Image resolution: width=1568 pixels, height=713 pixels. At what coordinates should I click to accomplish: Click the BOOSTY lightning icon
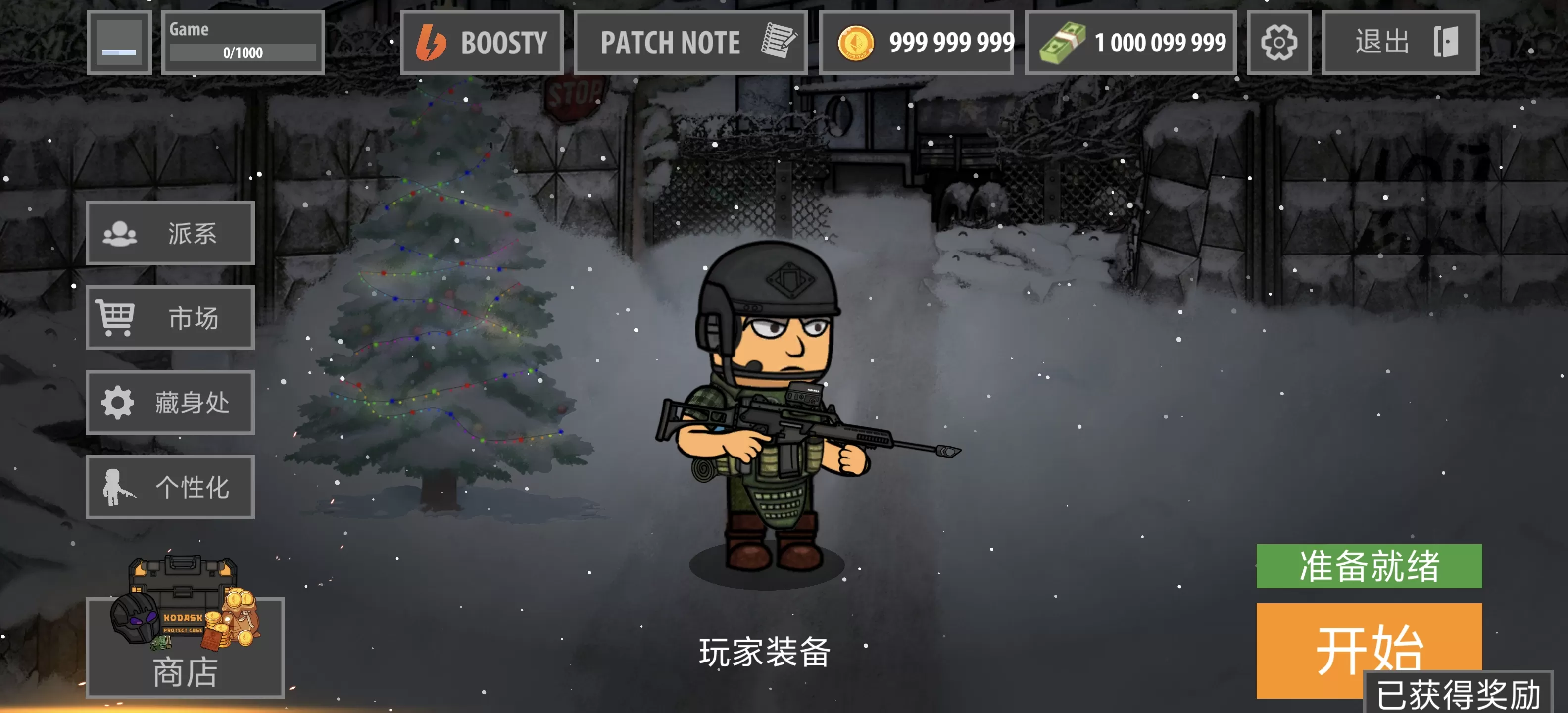coord(433,42)
